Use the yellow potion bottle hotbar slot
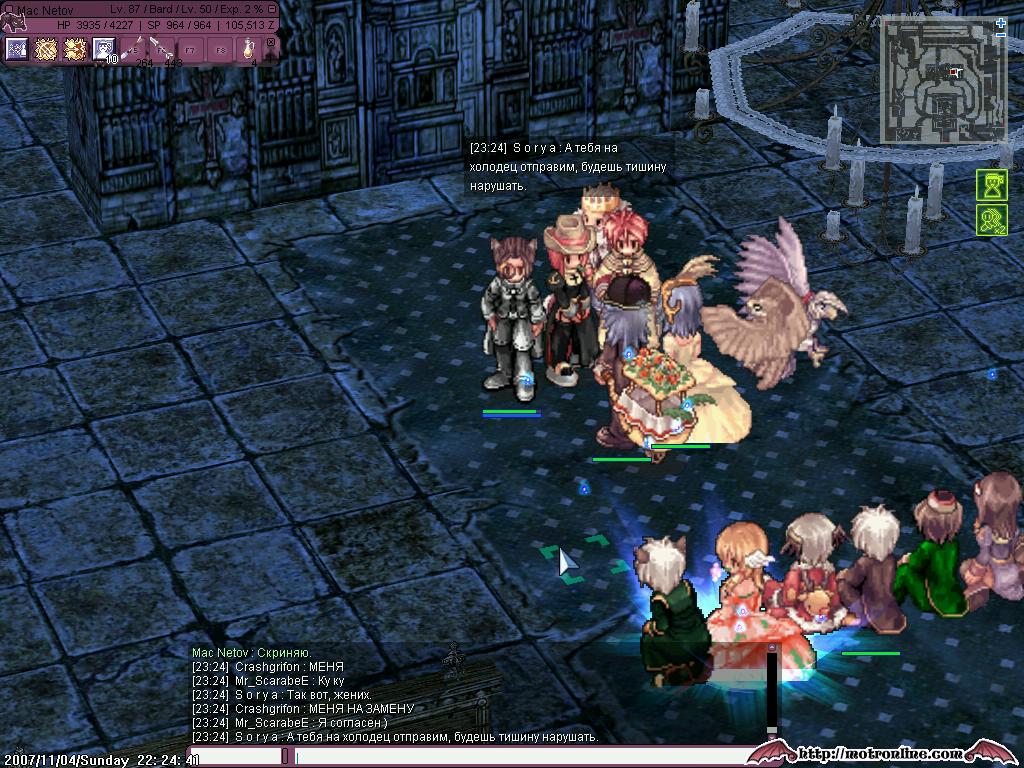Viewport: 1024px width, 768px height. (x=248, y=49)
